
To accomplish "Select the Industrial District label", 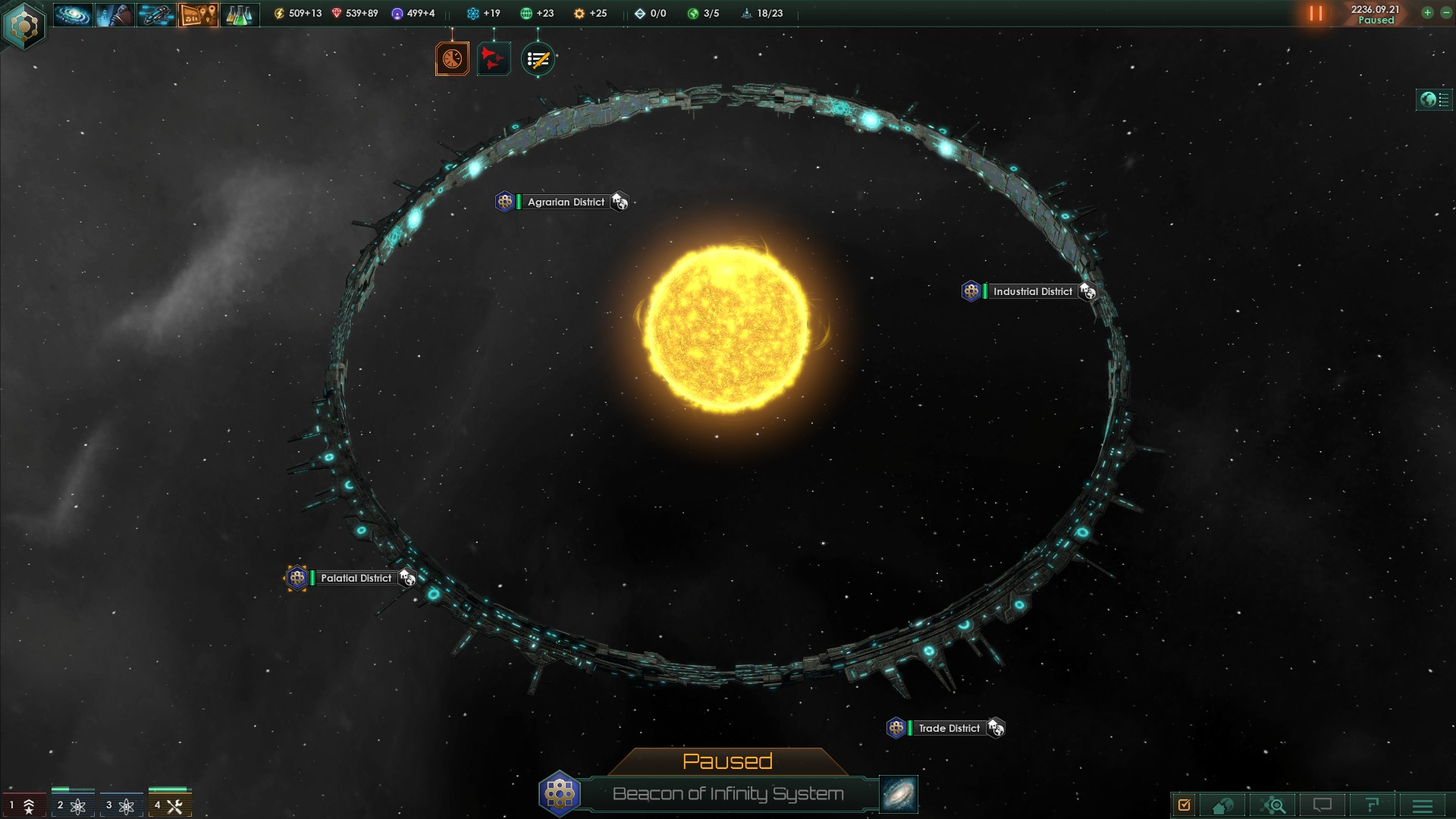I will tap(1032, 291).
